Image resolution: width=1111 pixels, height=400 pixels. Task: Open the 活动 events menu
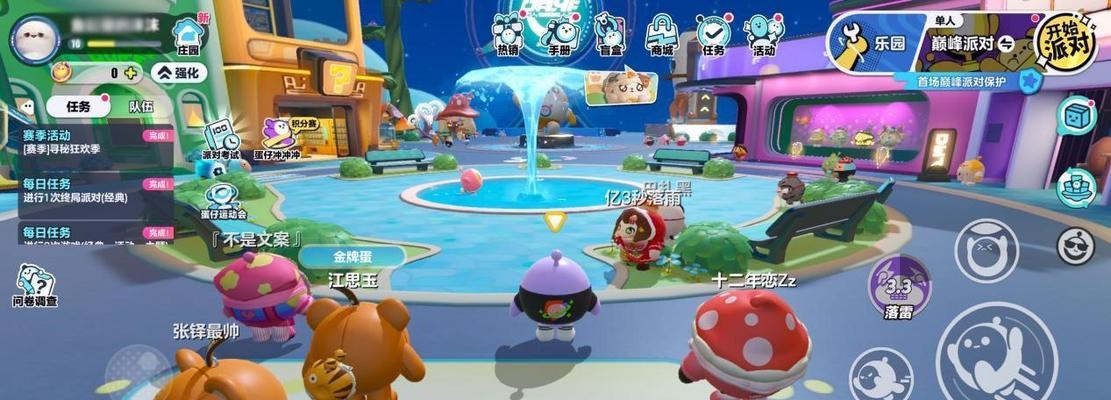tap(764, 33)
